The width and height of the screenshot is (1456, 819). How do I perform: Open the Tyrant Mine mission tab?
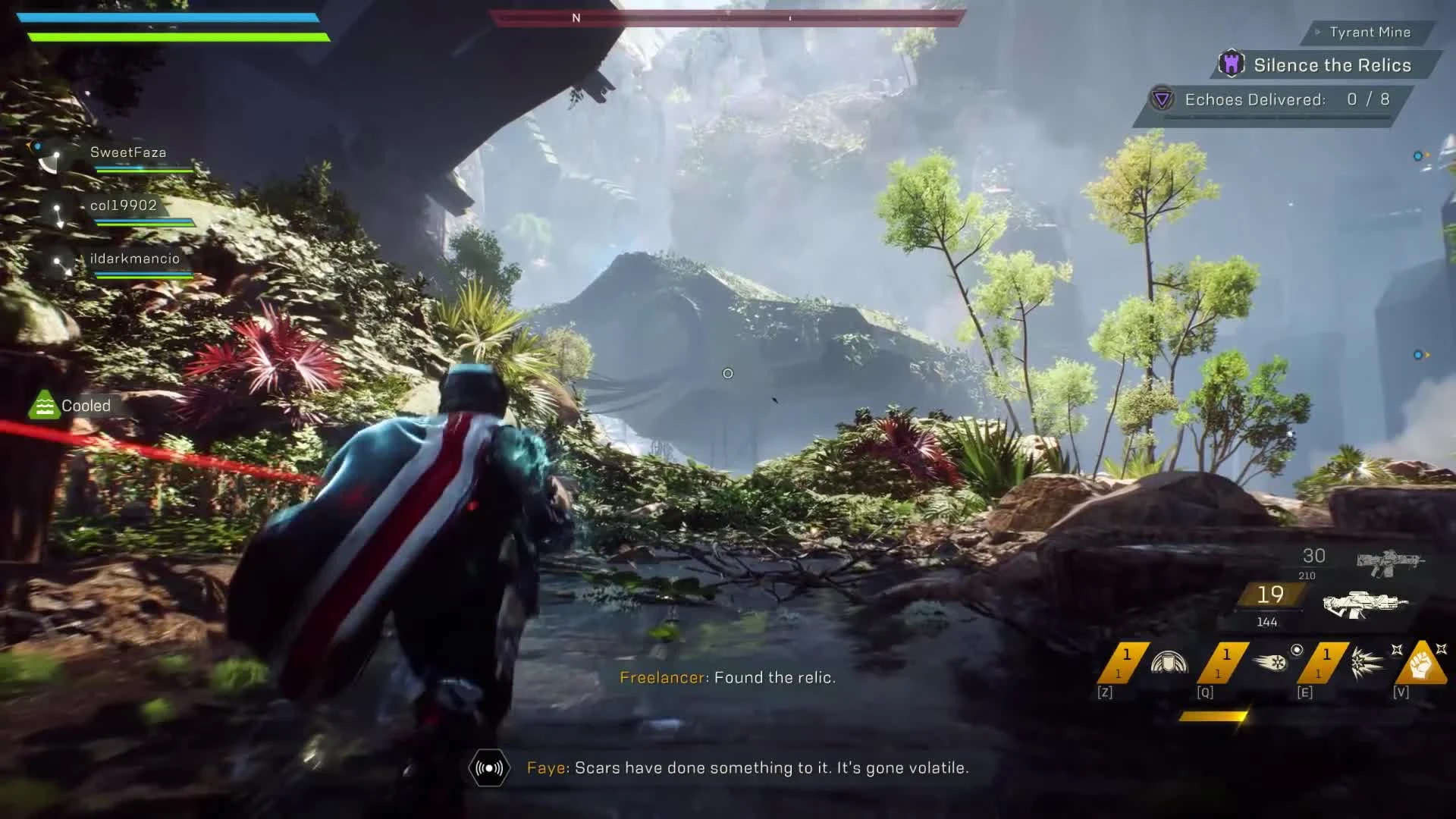pos(1369,32)
